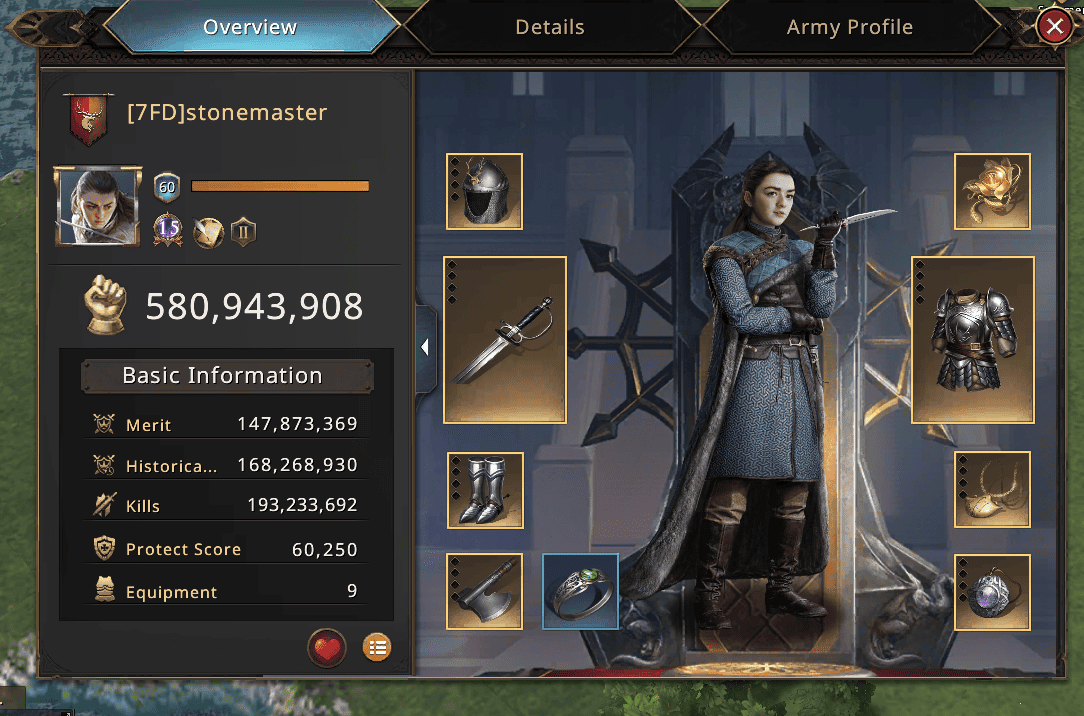Select the antlered helmet equipment slot
Screen dimensions: 1084x716
tap(485, 191)
